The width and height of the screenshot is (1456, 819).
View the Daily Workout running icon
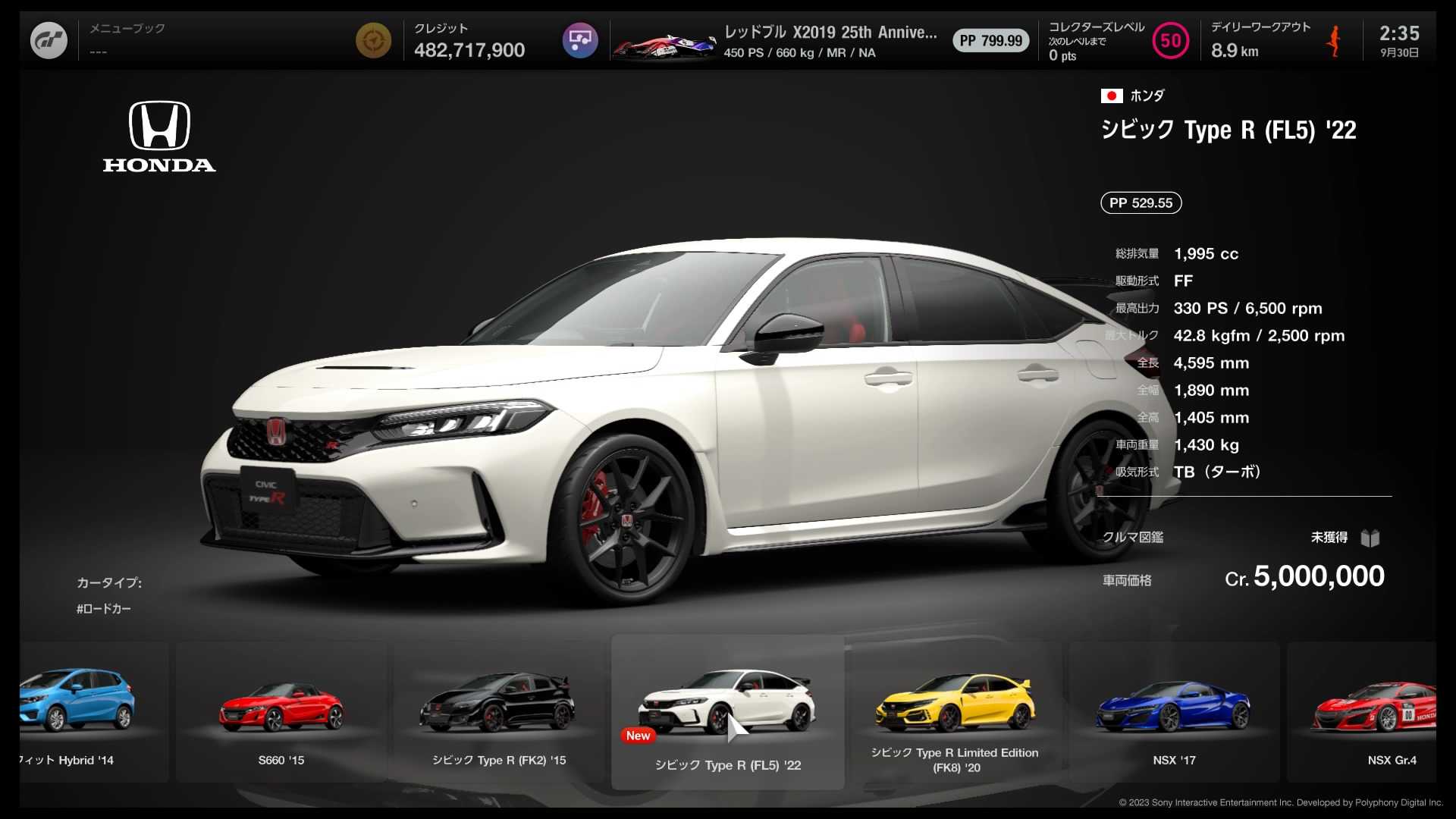(x=1334, y=41)
